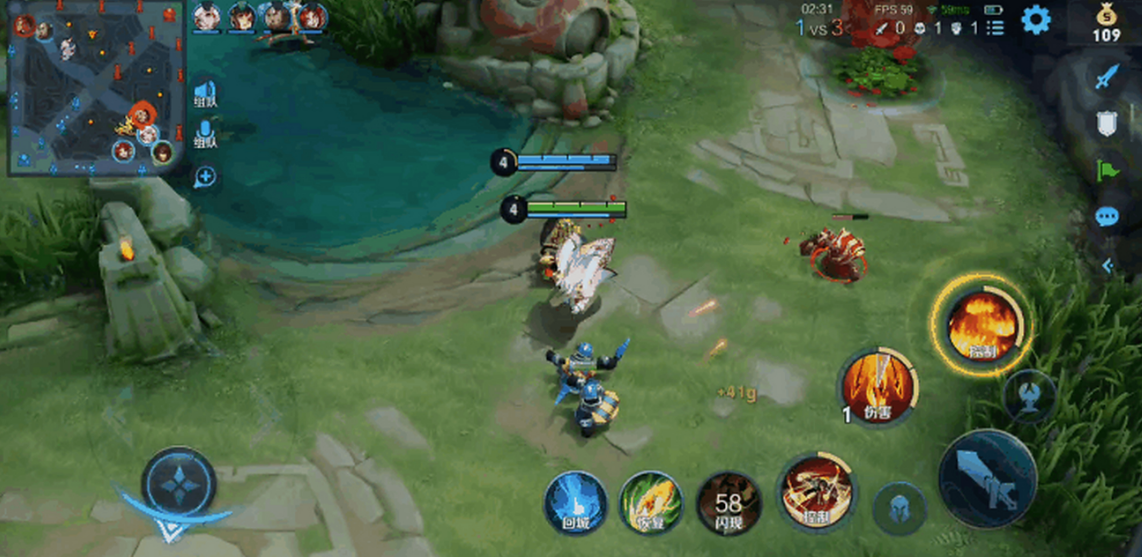
Task: Send the white shield defend signal
Action: tap(1106, 122)
